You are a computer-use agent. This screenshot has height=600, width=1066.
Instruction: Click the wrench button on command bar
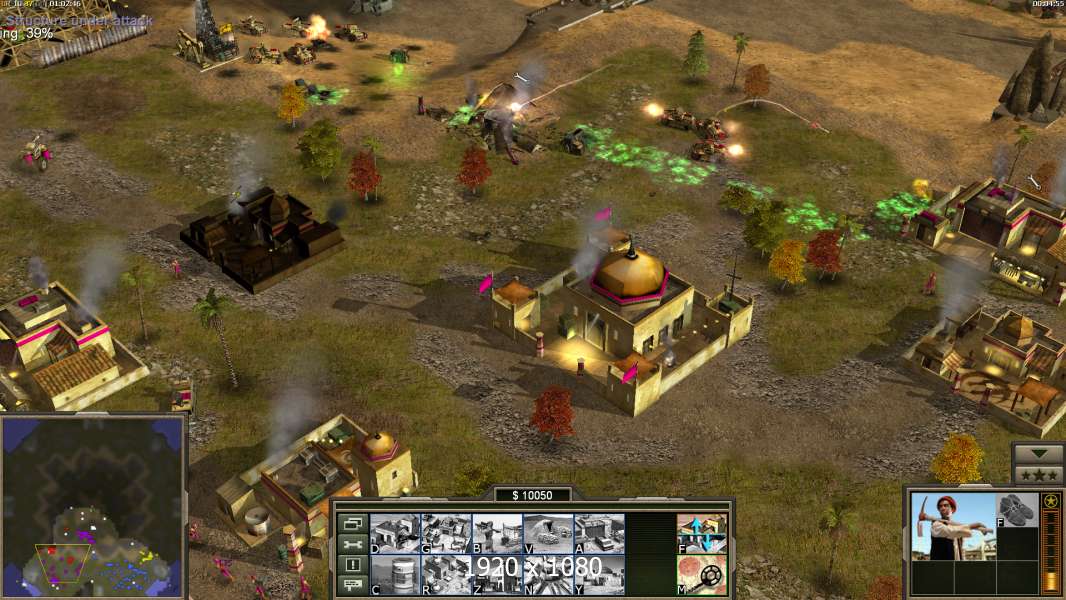[x=351, y=544]
